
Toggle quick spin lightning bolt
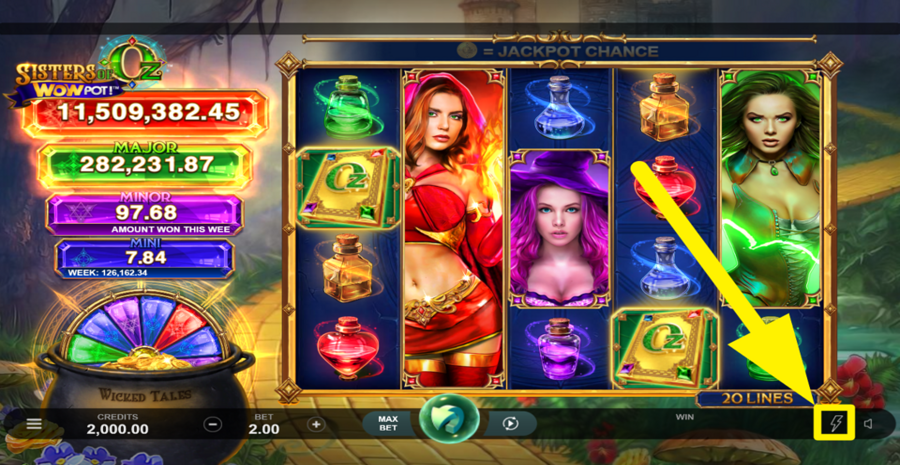[x=836, y=424]
